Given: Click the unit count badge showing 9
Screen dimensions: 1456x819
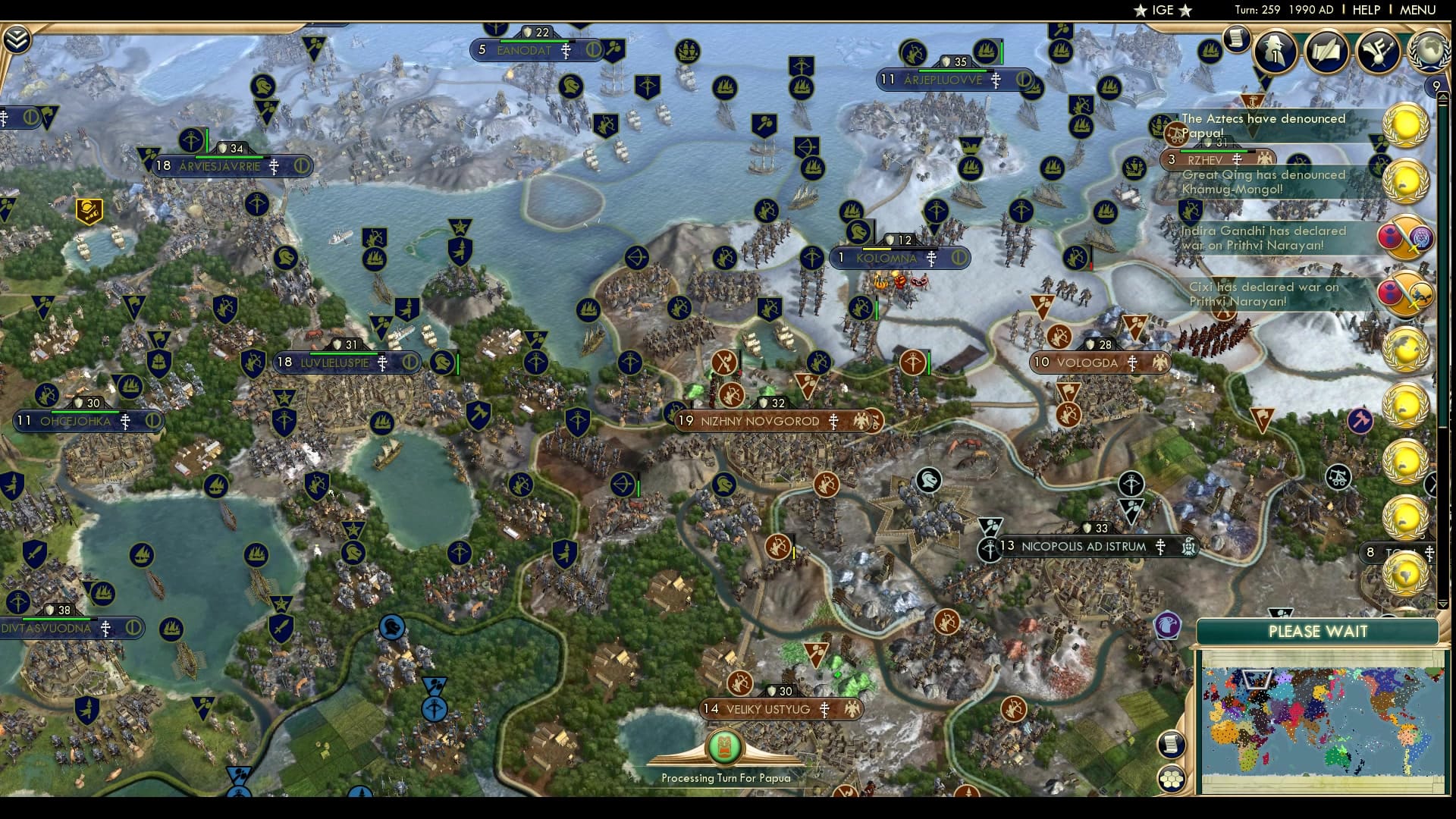Looking at the screenshot, I should (x=1436, y=86).
